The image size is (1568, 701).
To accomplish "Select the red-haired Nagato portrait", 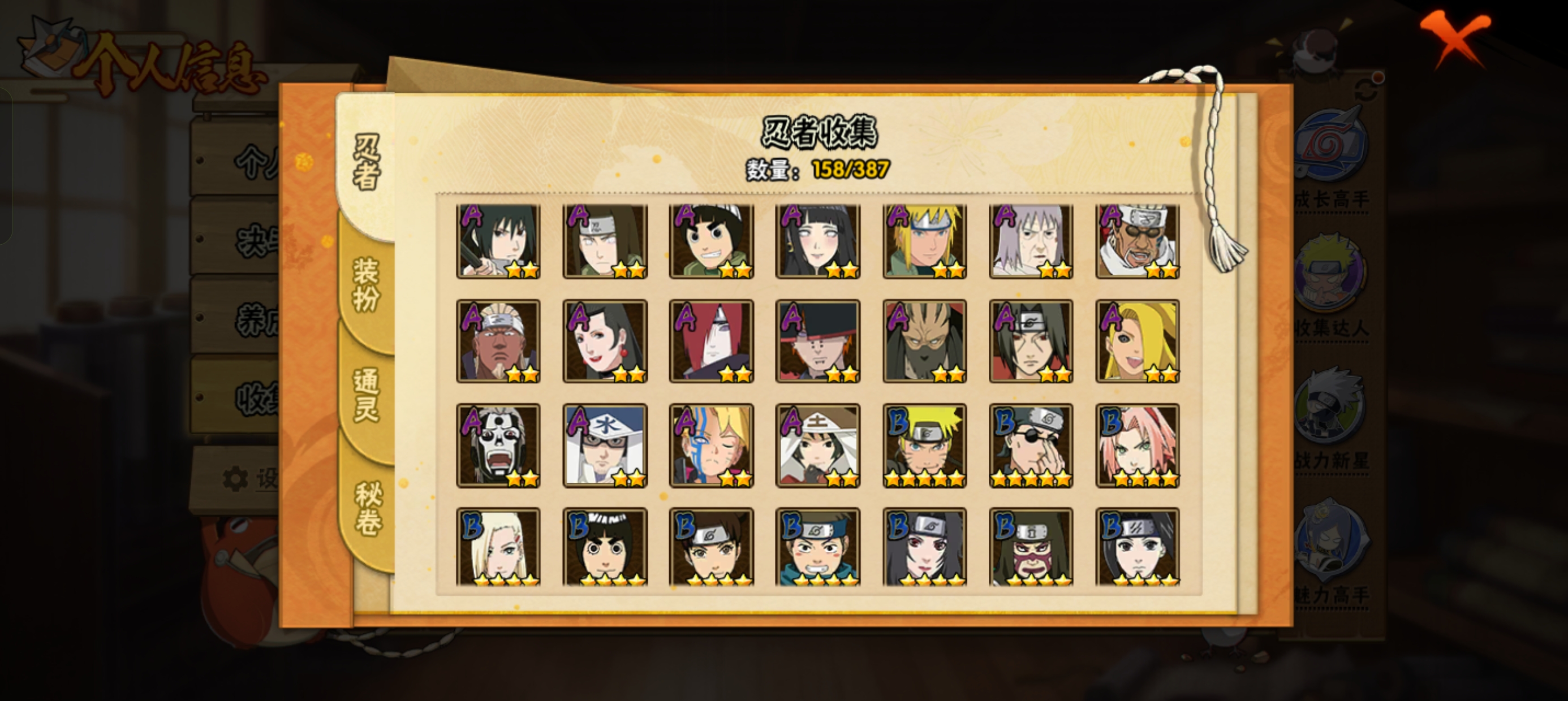I will click(711, 342).
